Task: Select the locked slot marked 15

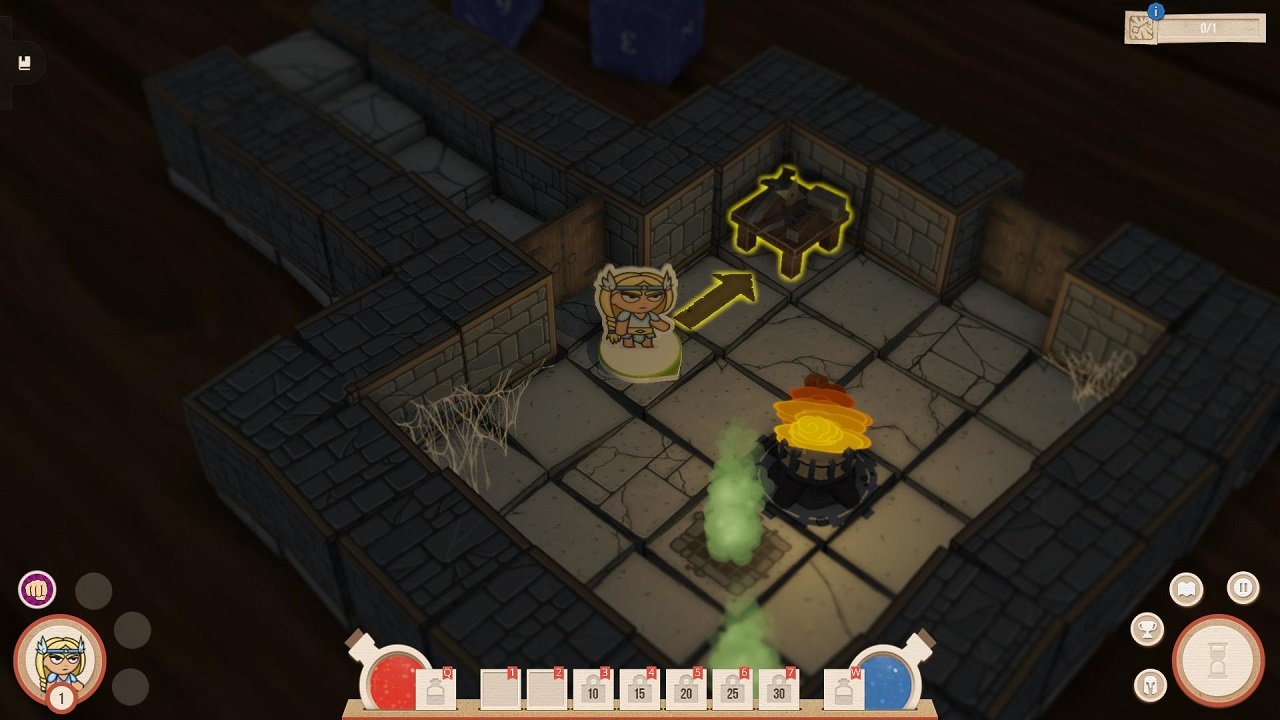Action: [638, 689]
